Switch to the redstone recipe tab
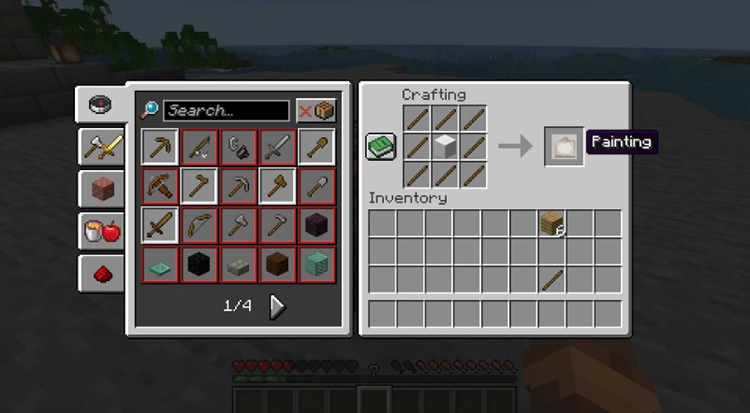750x413 pixels. [101, 273]
